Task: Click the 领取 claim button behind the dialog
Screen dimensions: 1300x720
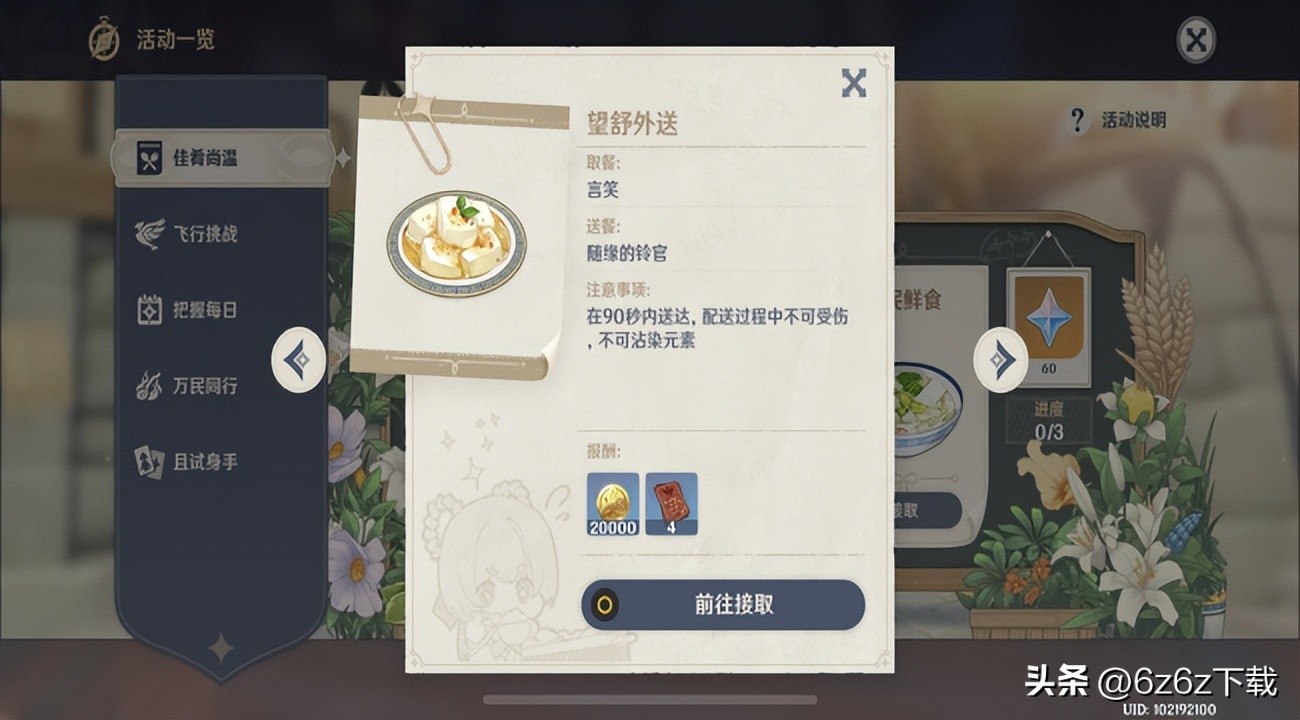Action: [x=925, y=509]
